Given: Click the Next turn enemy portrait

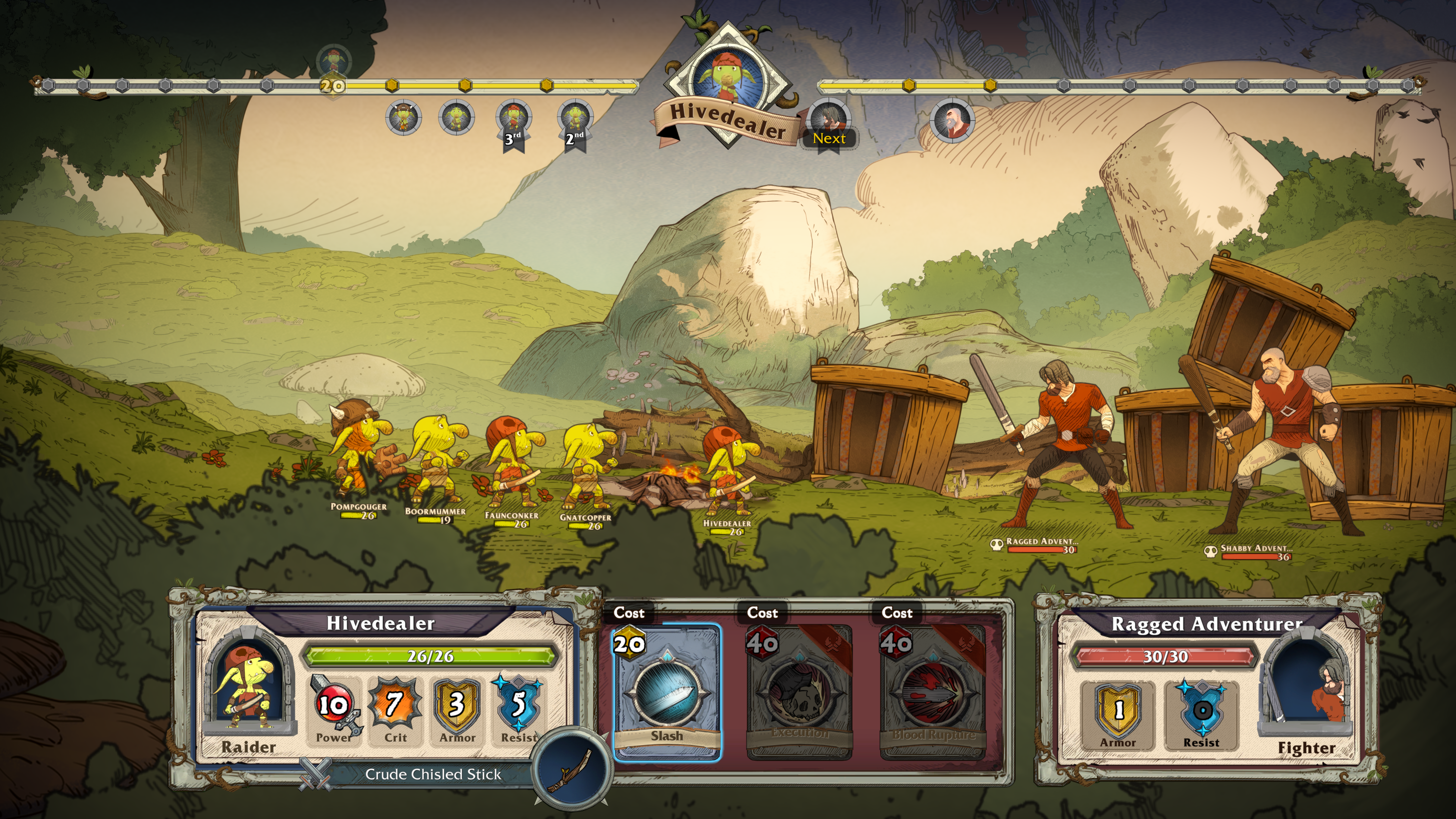Looking at the screenshot, I should [x=829, y=120].
